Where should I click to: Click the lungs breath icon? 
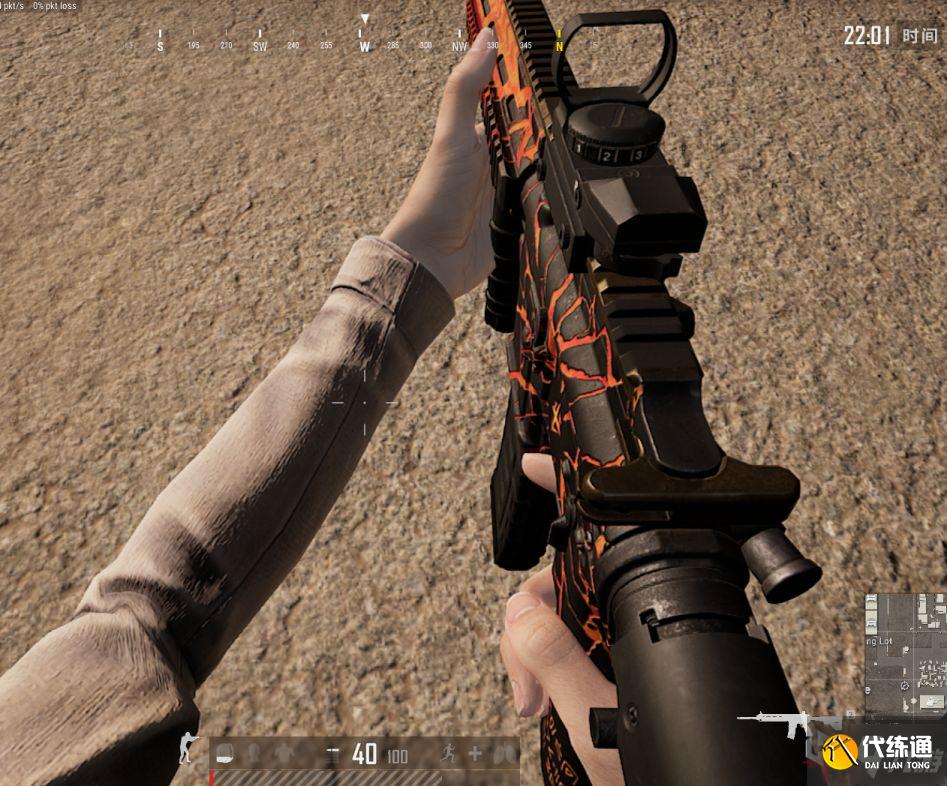pyautogui.click(x=506, y=754)
